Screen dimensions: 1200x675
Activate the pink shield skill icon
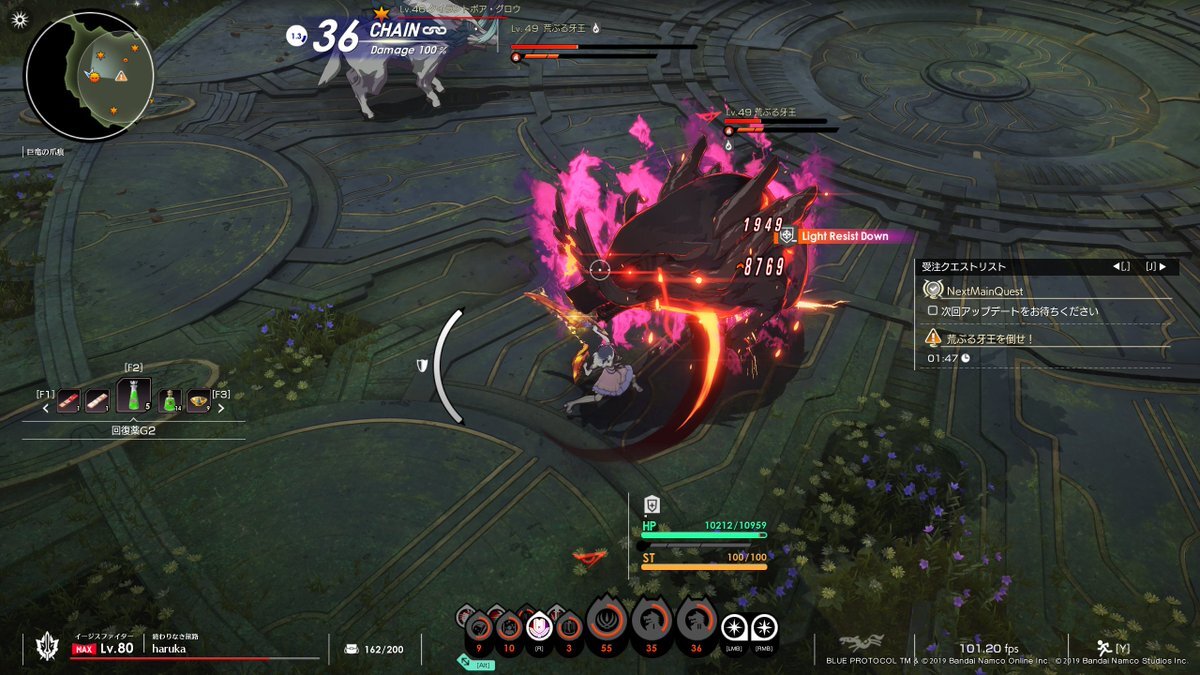pyautogui.click(x=540, y=627)
